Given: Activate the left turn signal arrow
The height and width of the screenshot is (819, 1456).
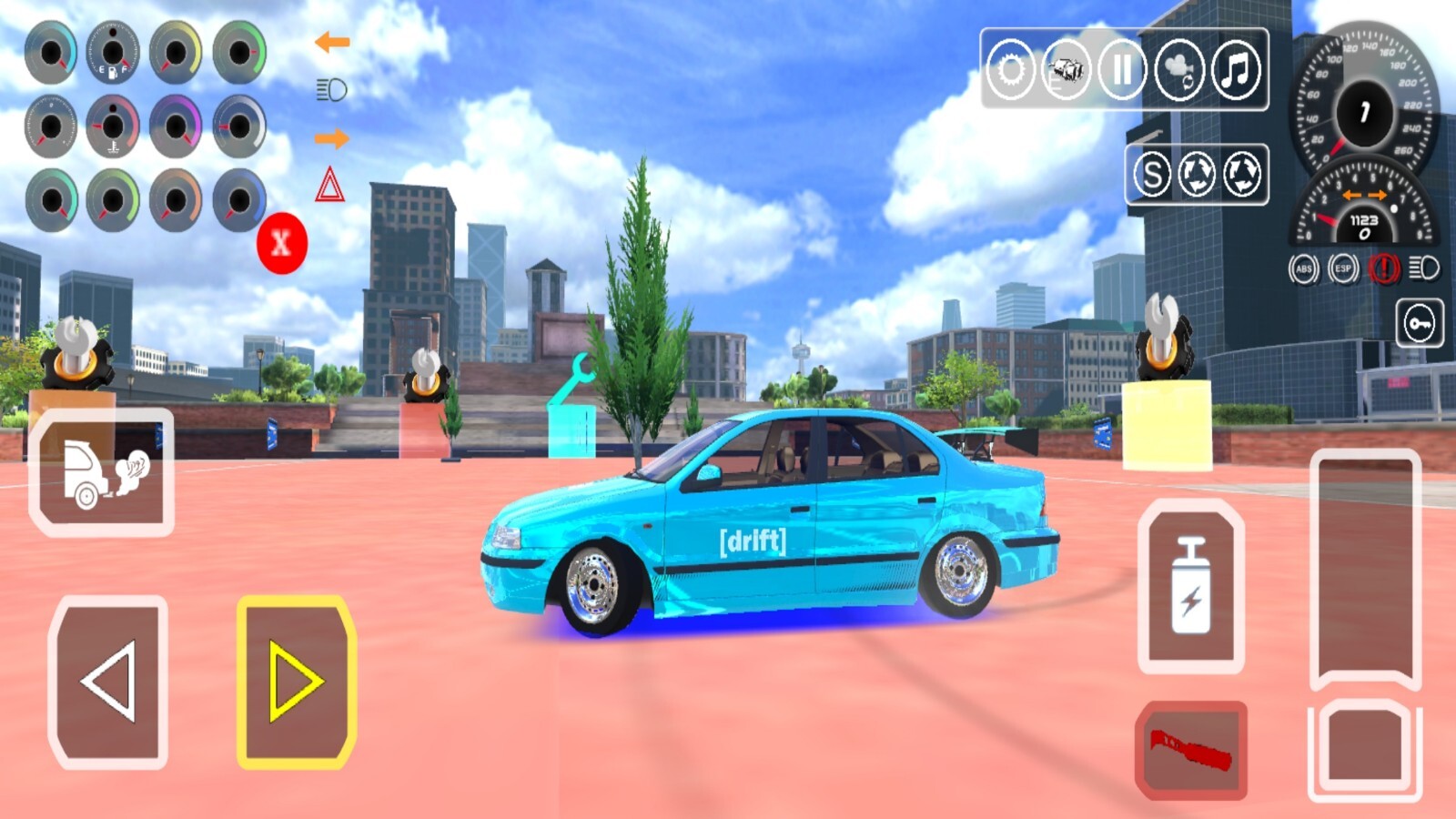Looking at the screenshot, I should point(332,42).
